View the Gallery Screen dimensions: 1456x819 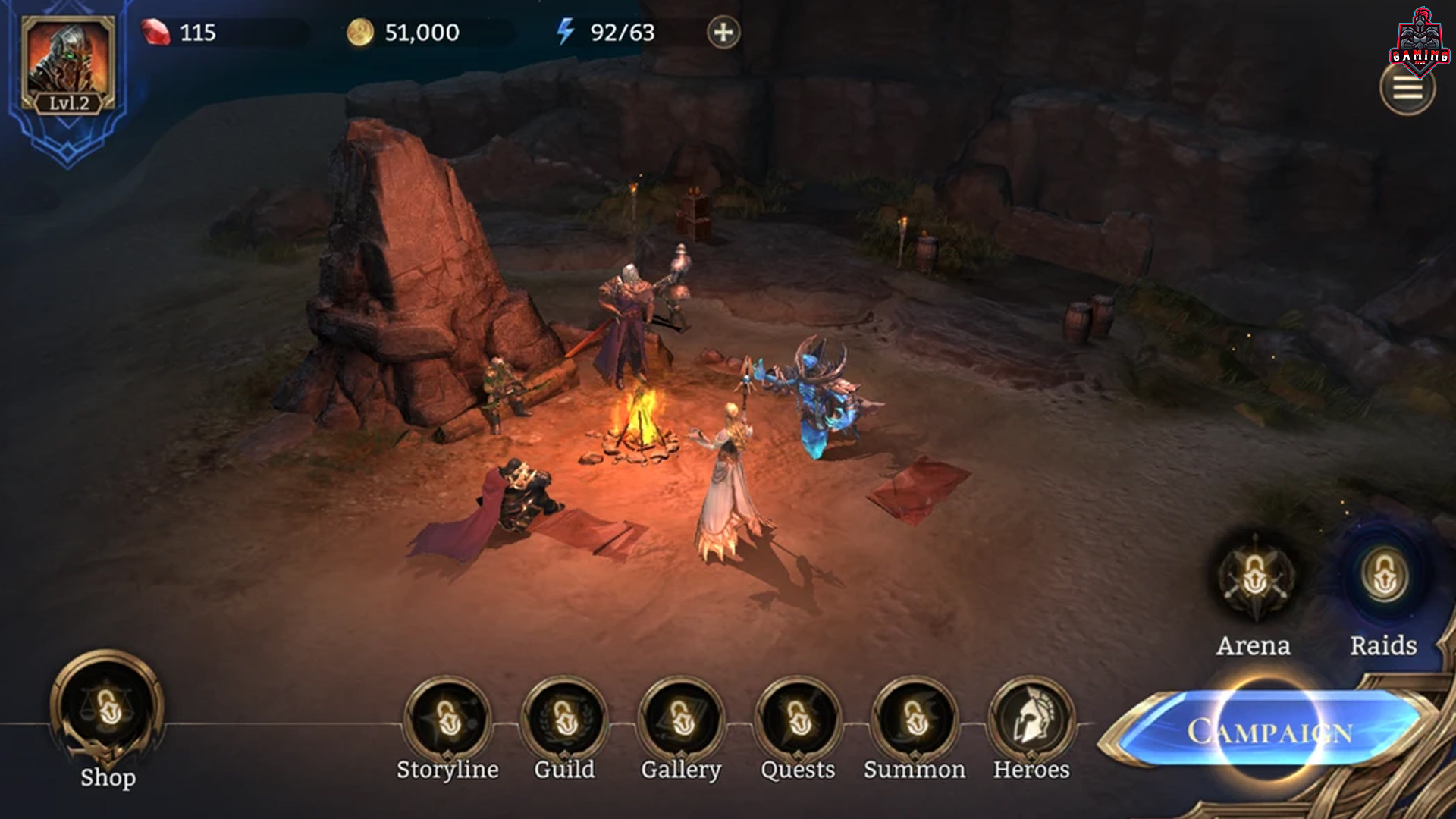(681, 719)
